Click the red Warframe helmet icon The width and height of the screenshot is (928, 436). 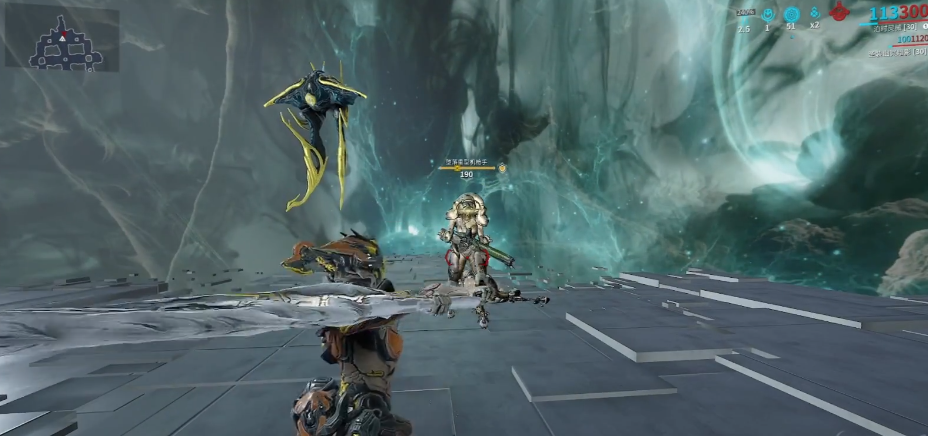[841, 14]
